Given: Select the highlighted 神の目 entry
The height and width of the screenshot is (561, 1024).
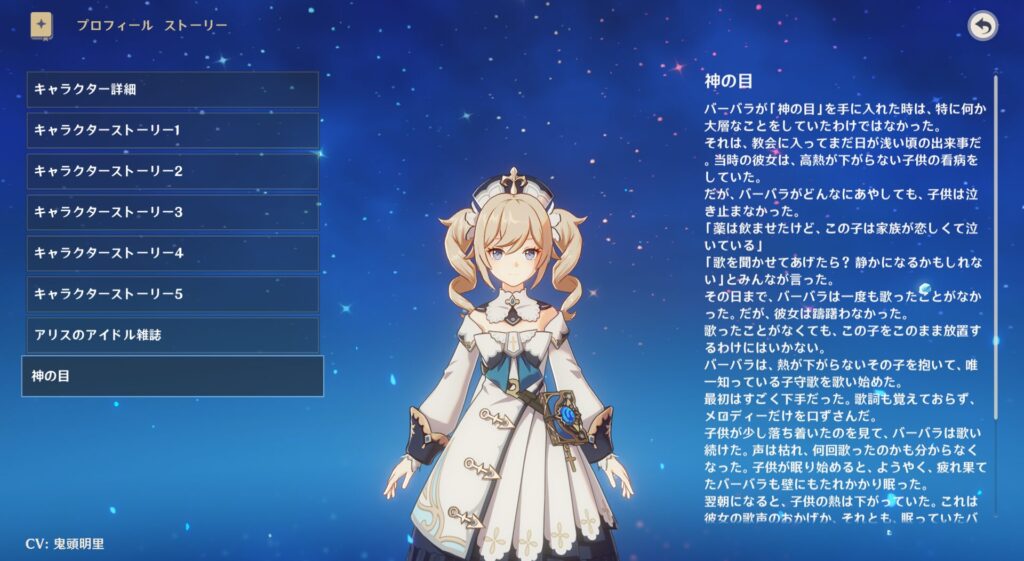Looking at the screenshot, I should tap(172, 376).
